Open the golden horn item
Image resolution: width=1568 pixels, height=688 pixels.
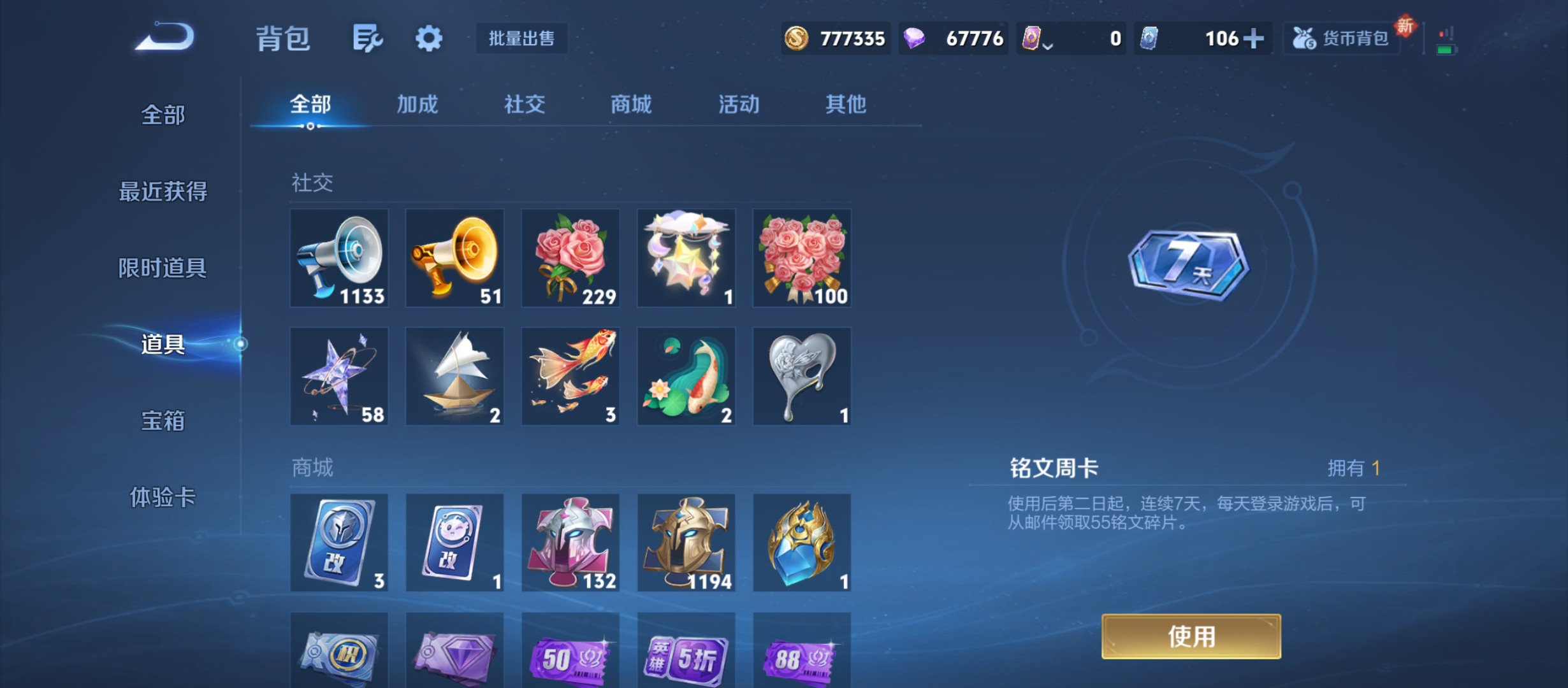455,258
